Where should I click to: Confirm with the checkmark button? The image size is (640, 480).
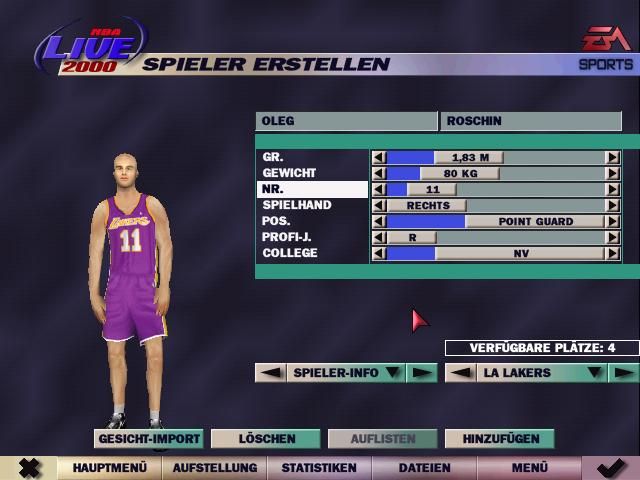611,467
